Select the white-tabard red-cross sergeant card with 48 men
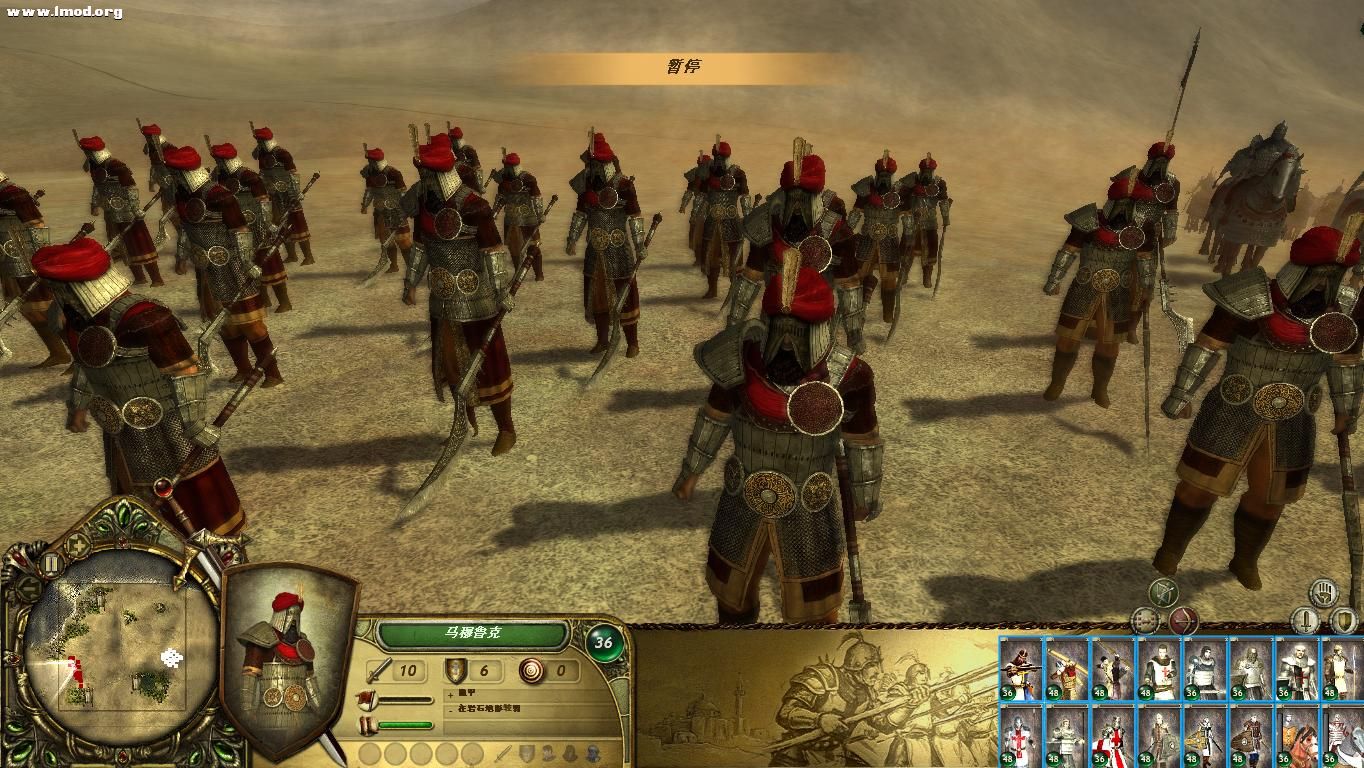1364x768 pixels. (x=1159, y=668)
